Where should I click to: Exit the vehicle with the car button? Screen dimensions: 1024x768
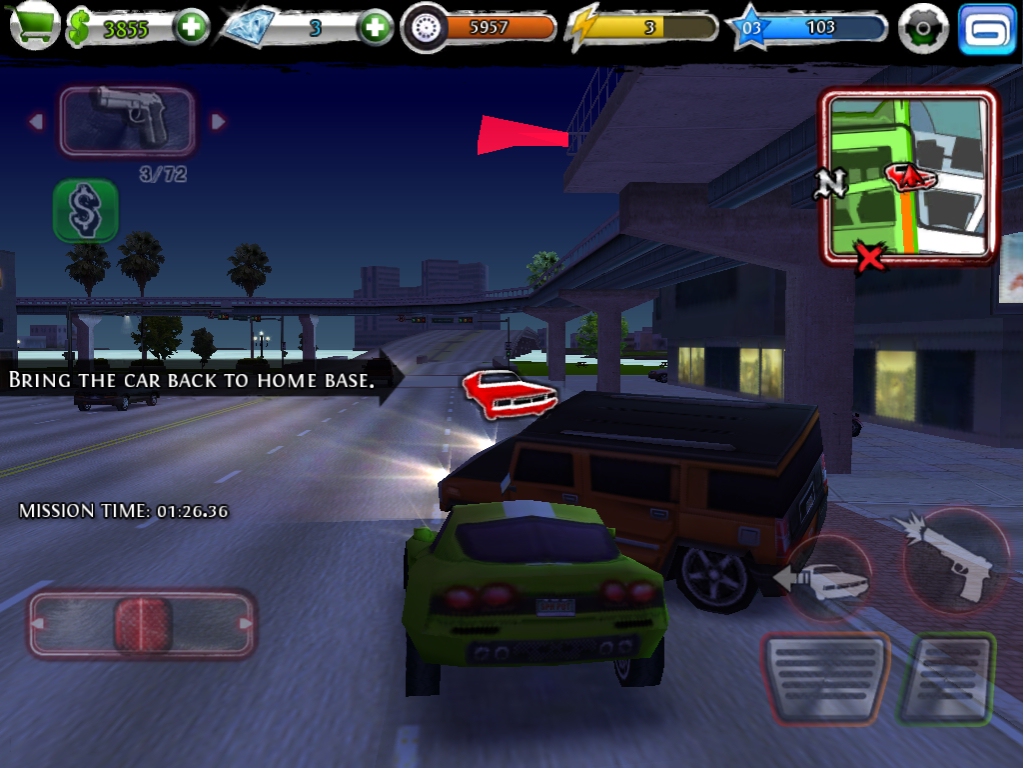828,580
